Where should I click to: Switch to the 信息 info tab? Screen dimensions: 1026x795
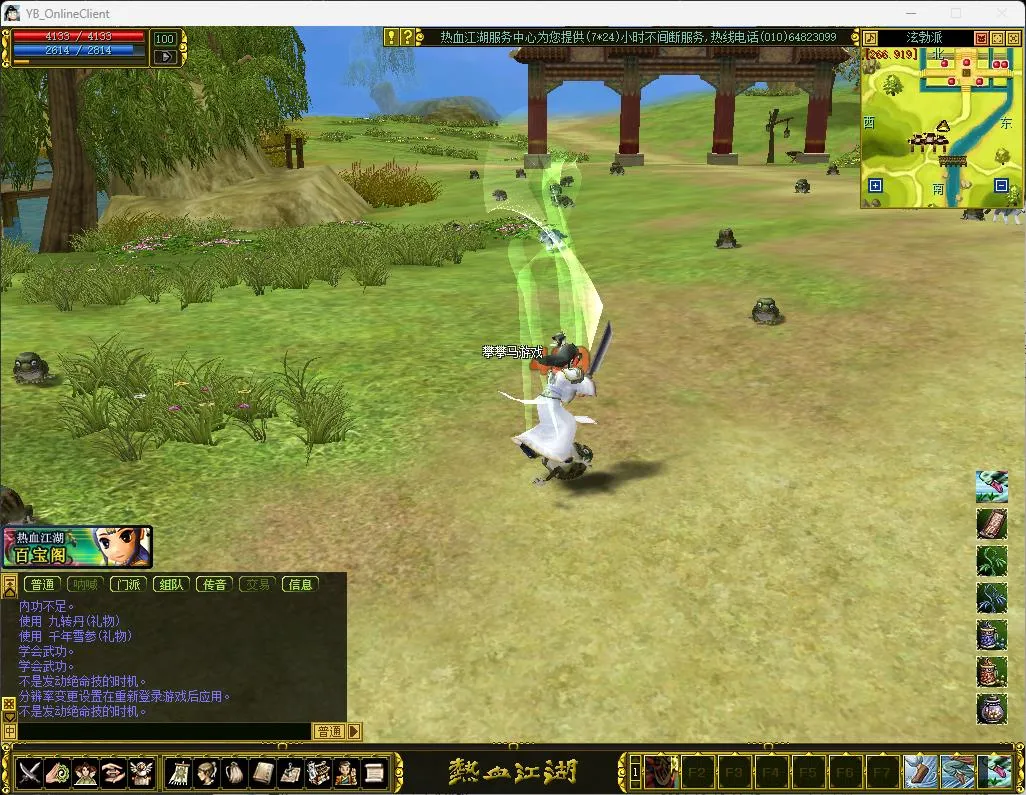click(x=300, y=584)
